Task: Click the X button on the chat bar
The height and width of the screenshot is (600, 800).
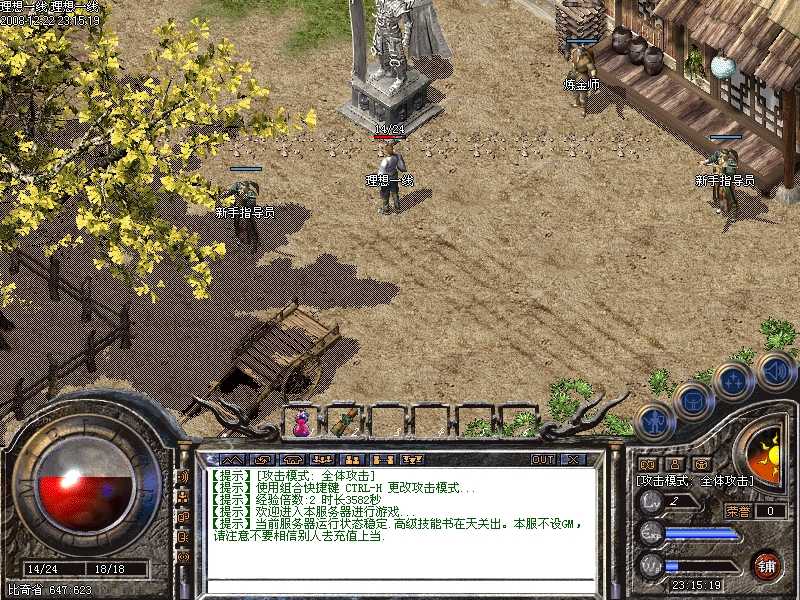Action: [x=572, y=459]
